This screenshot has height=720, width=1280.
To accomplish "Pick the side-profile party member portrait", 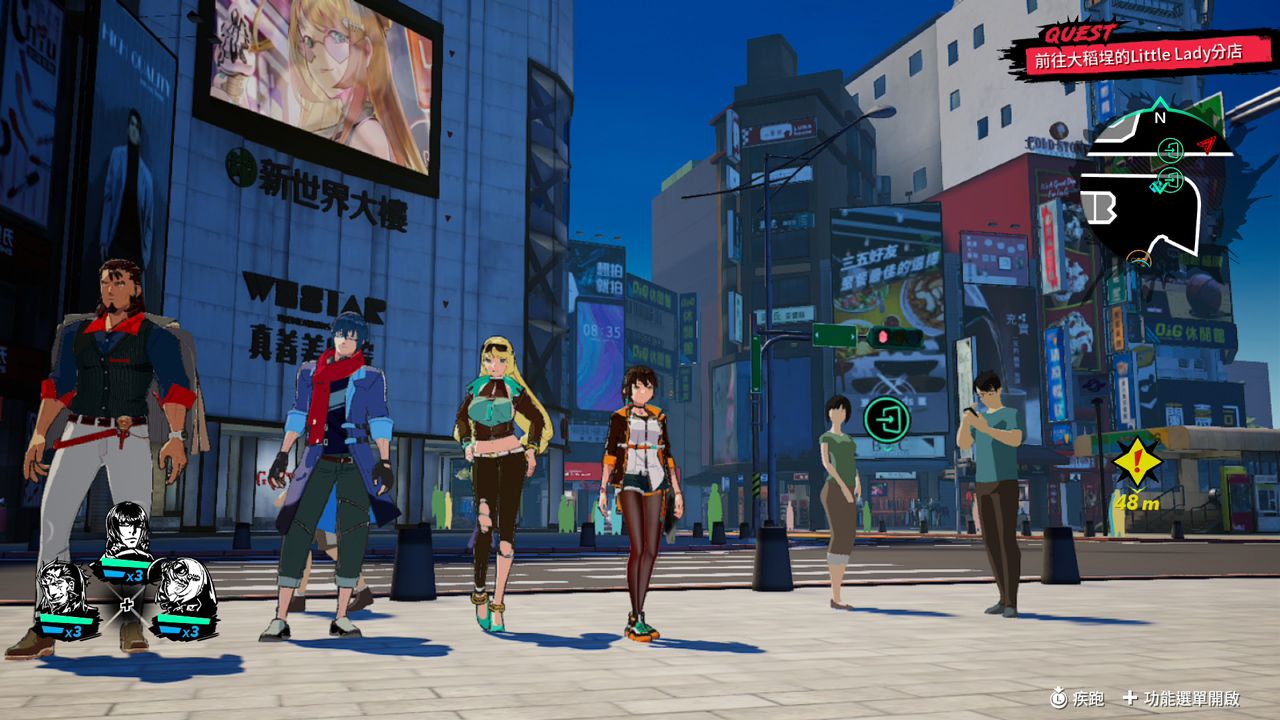I will (183, 590).
